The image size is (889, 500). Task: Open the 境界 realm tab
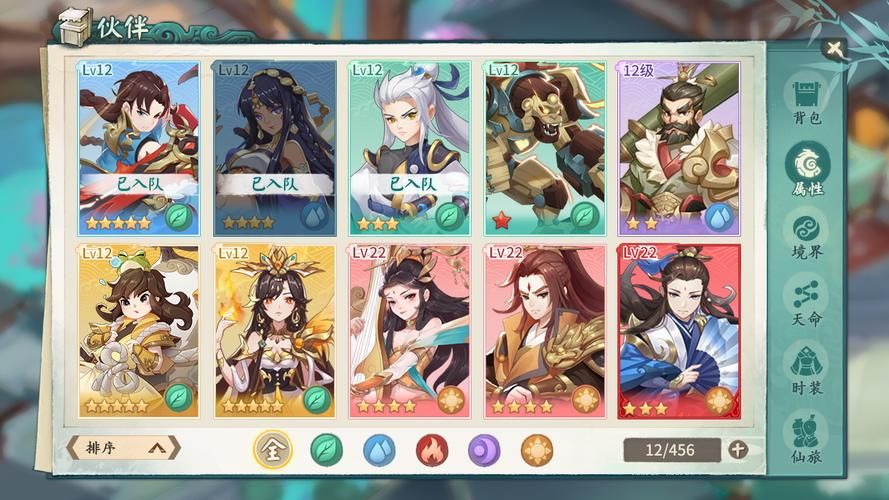[806, 235]
